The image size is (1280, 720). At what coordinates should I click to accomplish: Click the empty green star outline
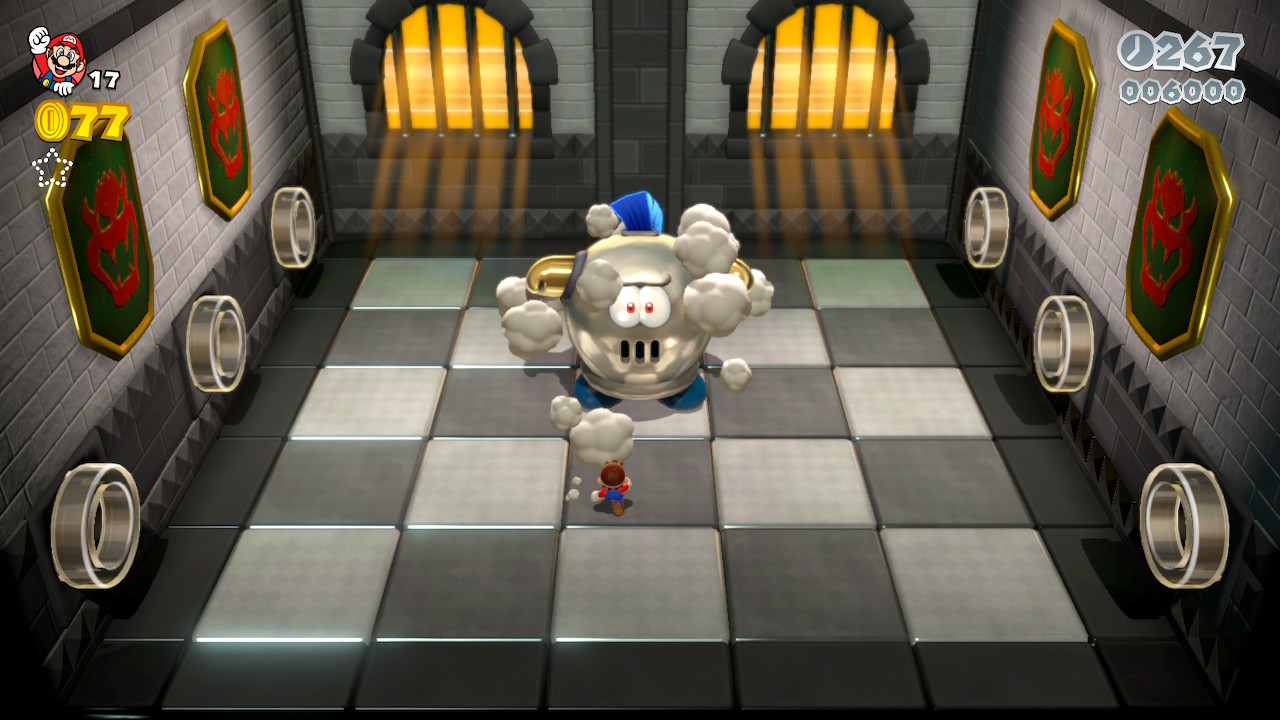[x=51, y=167]
